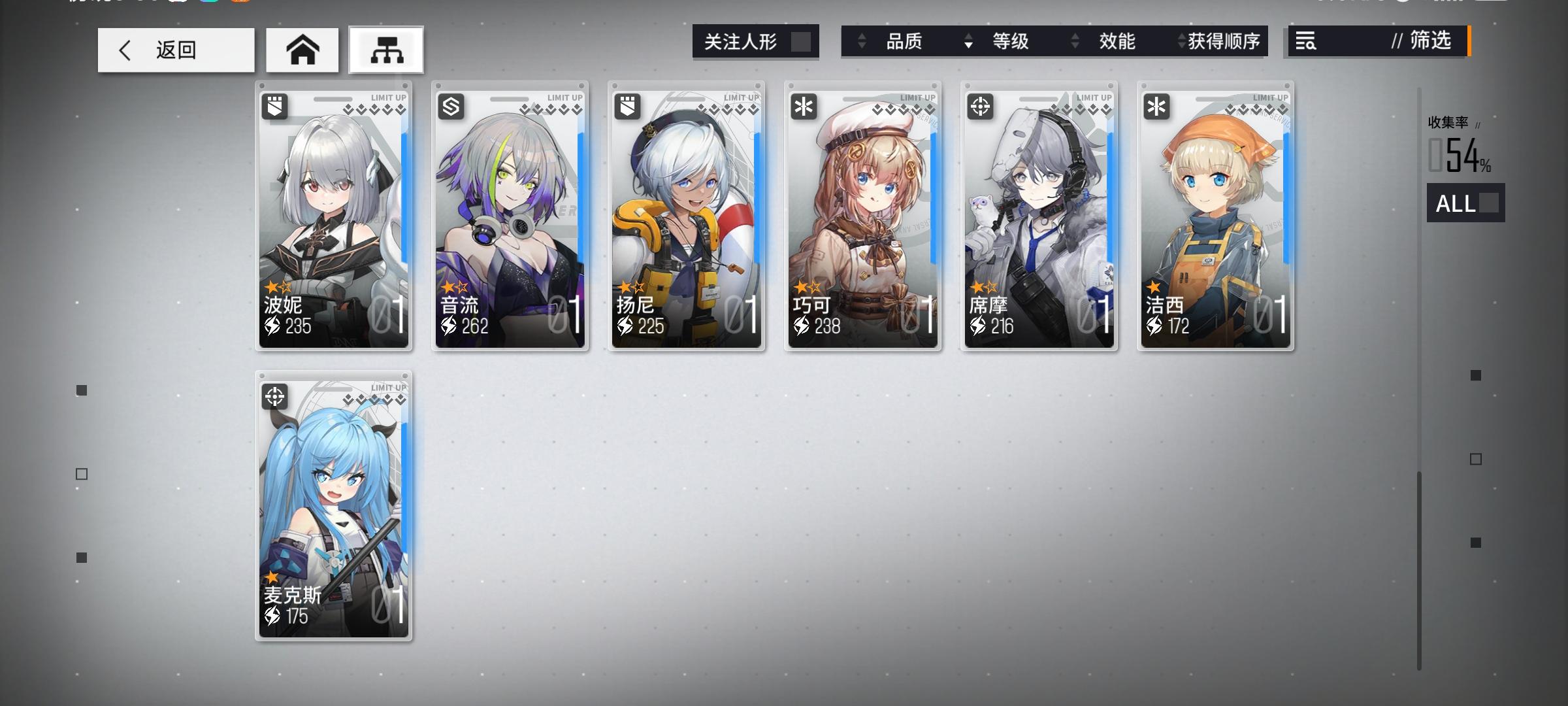This screenshot has height=706, width=1568.
Task: Click the grid layout icon next to home
Action: (x=385, y=50)
